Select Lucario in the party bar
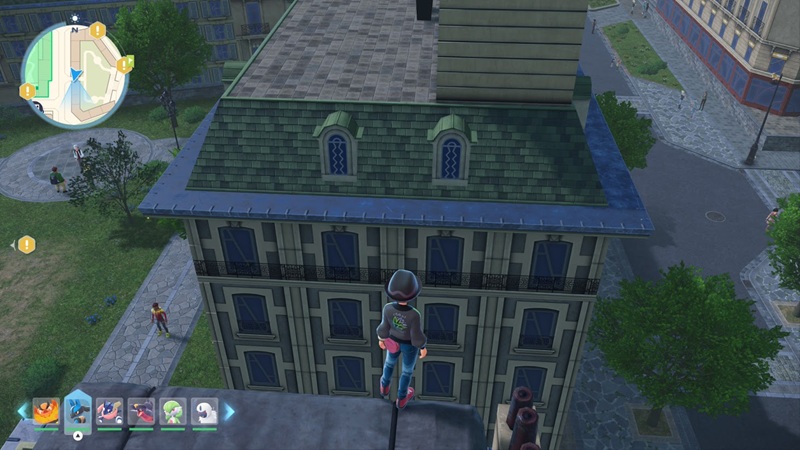The height and width of the screenshot is (450, 800). click(78, 411)
